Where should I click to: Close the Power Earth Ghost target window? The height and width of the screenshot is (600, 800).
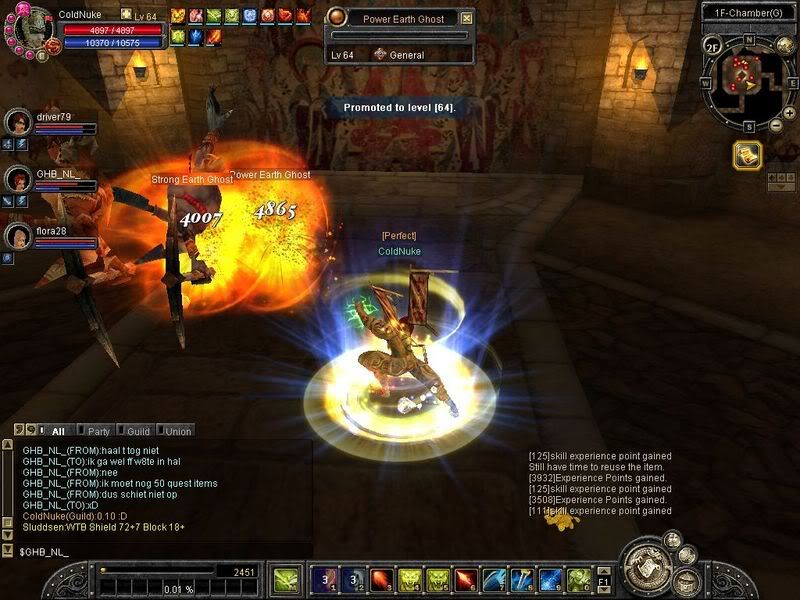click(x=467, y=18)
